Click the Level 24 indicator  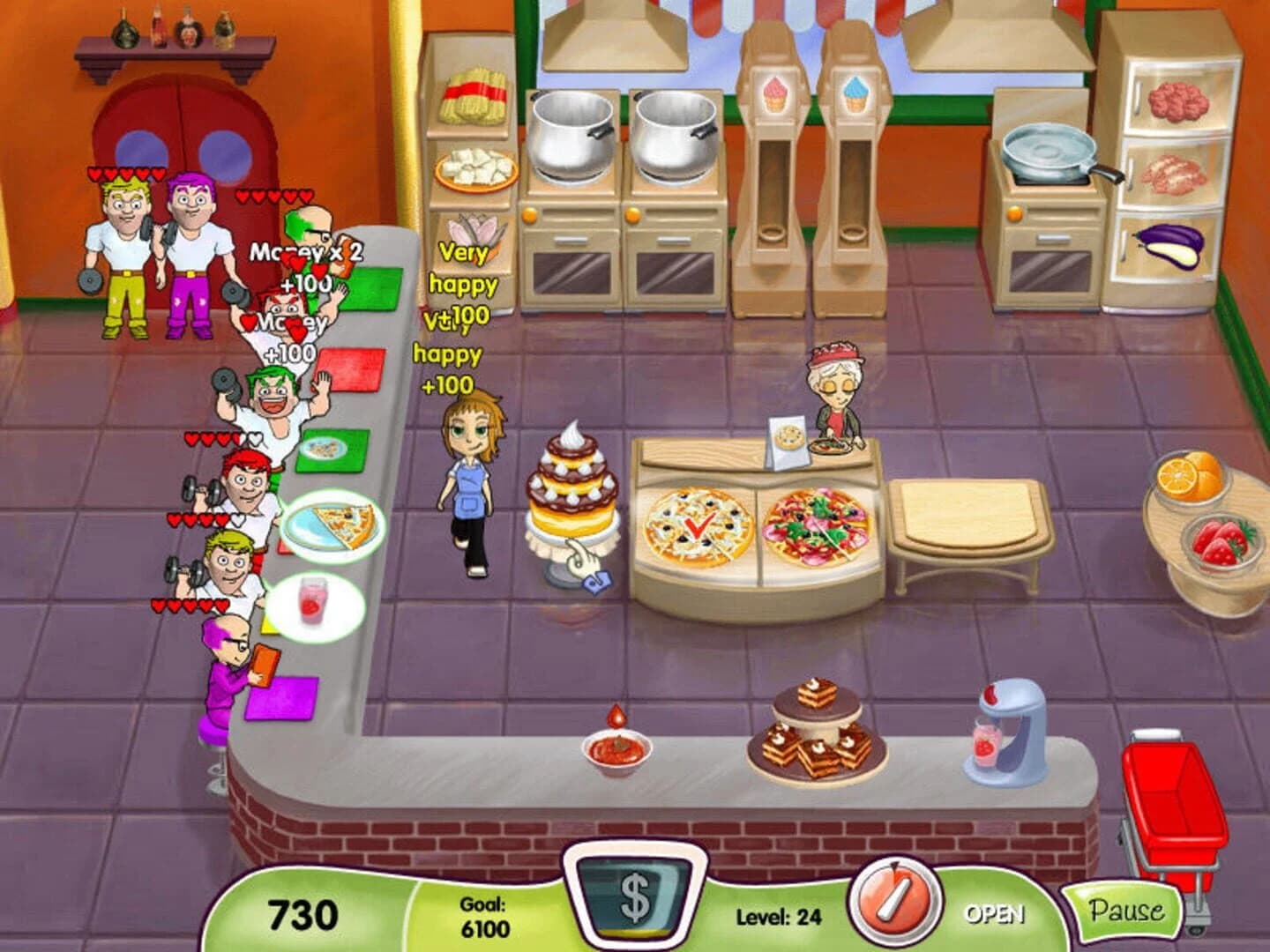(x=778, y=917)
